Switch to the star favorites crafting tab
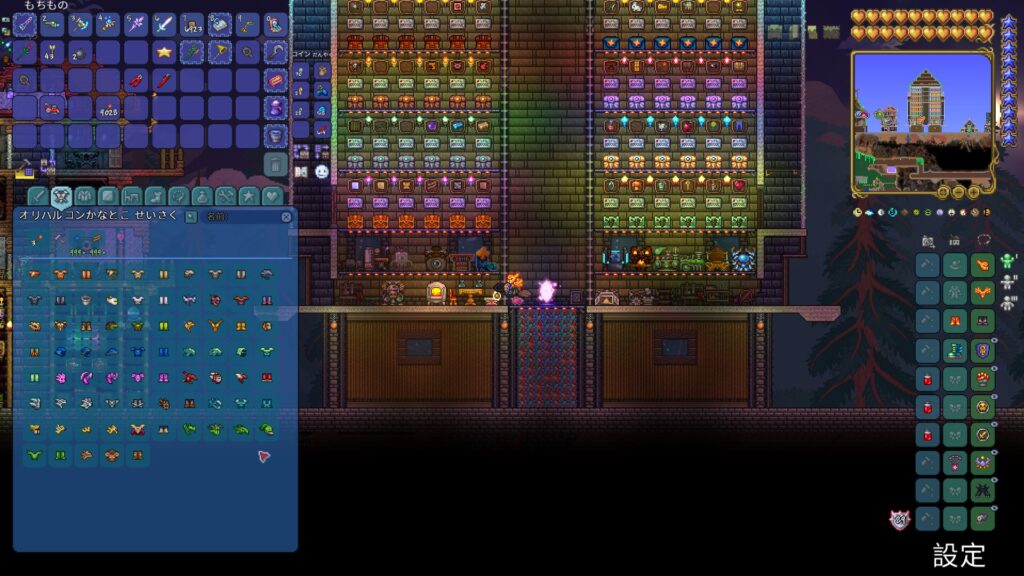This screenshot has height=576, width=1024. 248,196
